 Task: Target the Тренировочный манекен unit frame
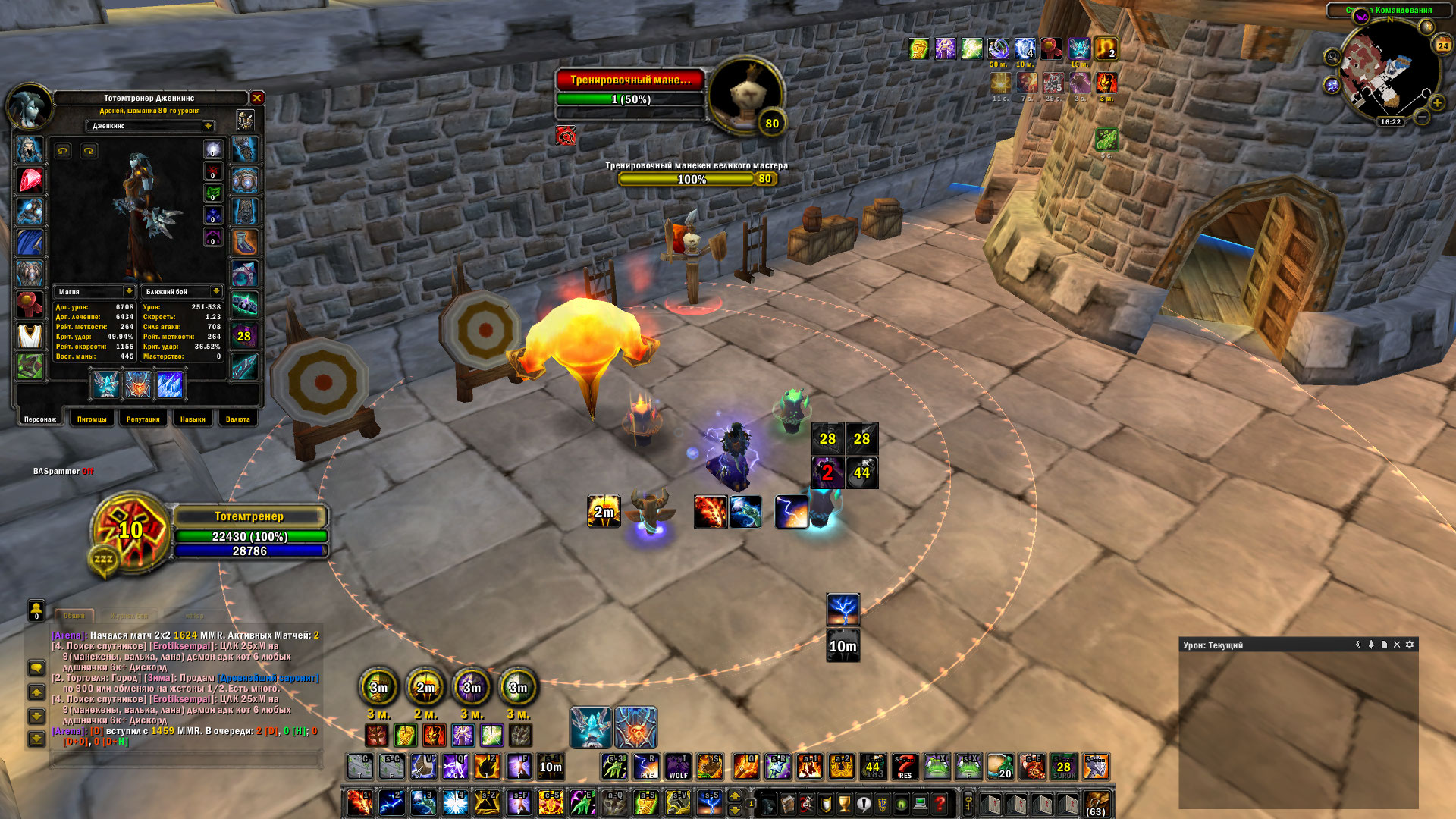630,80
